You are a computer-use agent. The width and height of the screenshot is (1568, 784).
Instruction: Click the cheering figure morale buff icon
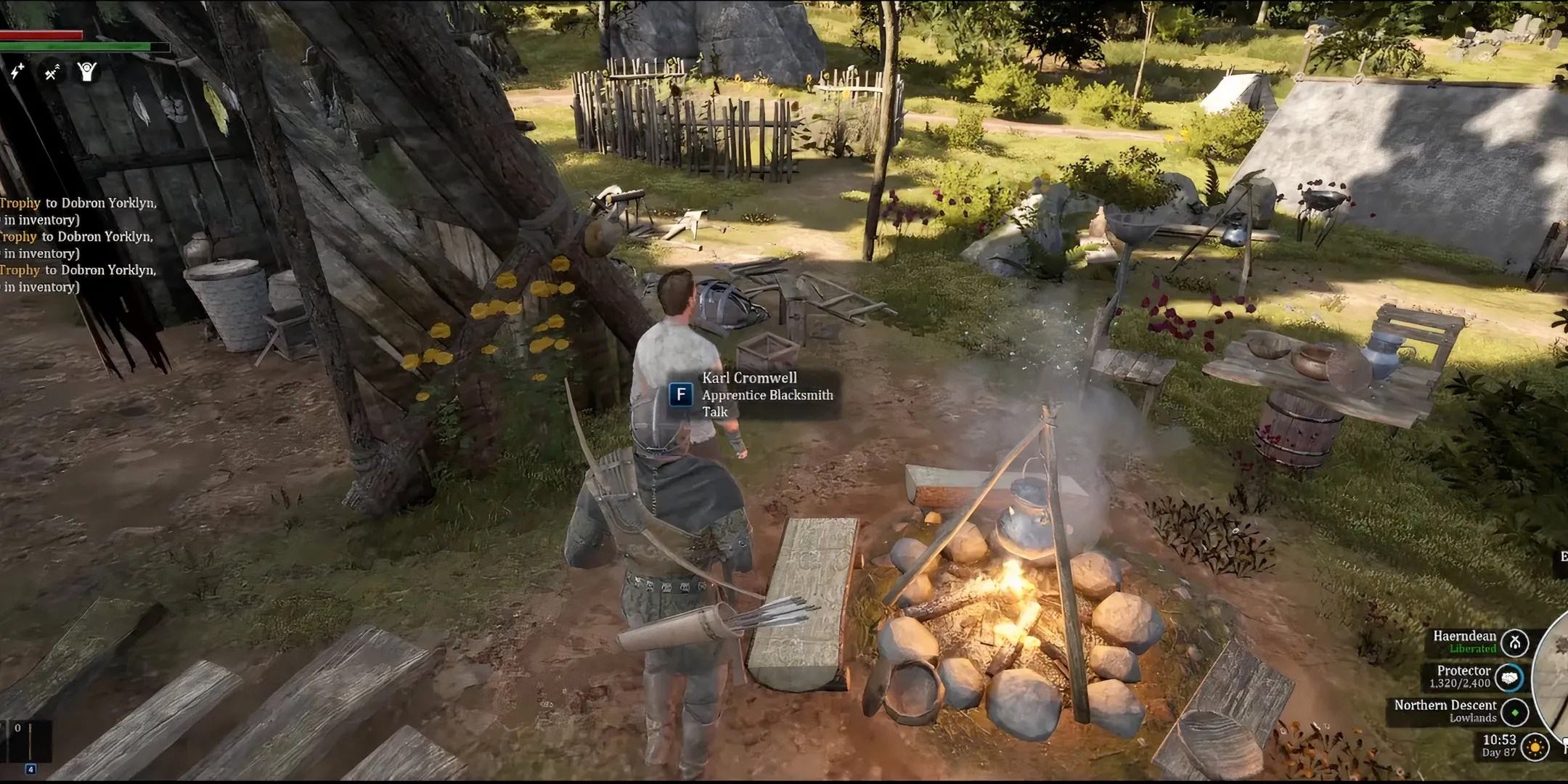tap(86, 72)
